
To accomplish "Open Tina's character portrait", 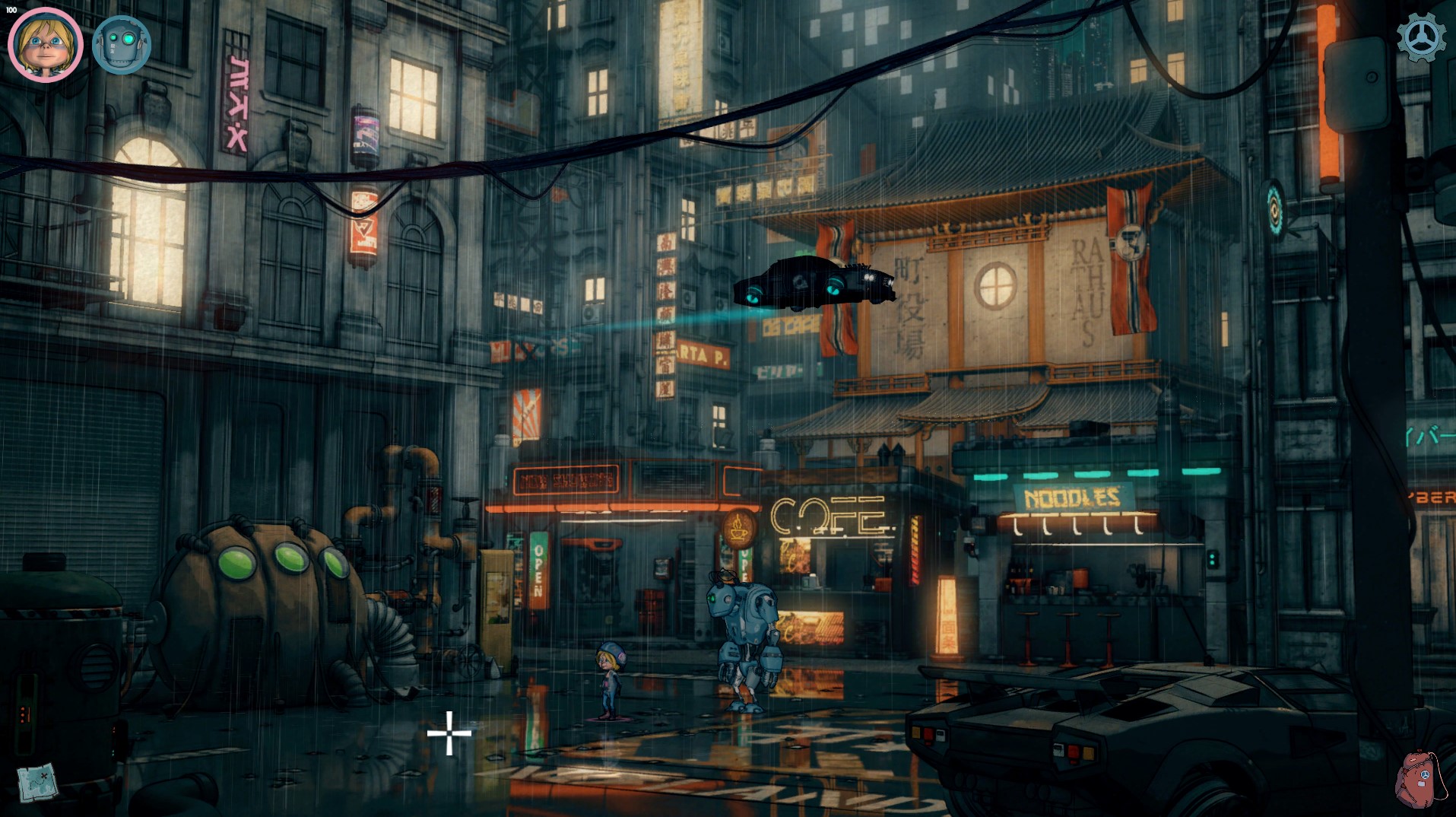I will coord(44,44).
